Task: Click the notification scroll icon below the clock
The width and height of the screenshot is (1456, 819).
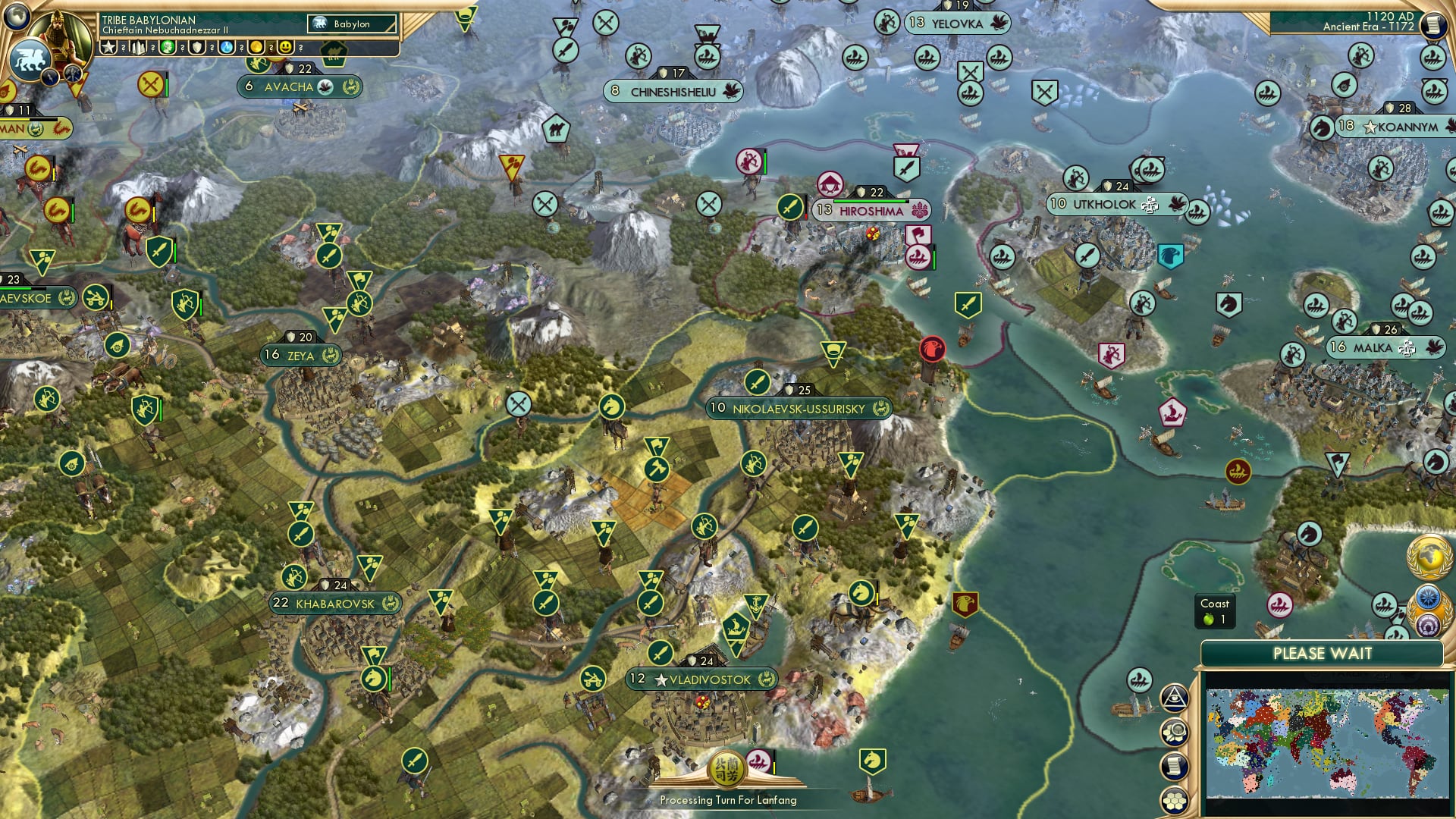Action: pos(1433,24)
